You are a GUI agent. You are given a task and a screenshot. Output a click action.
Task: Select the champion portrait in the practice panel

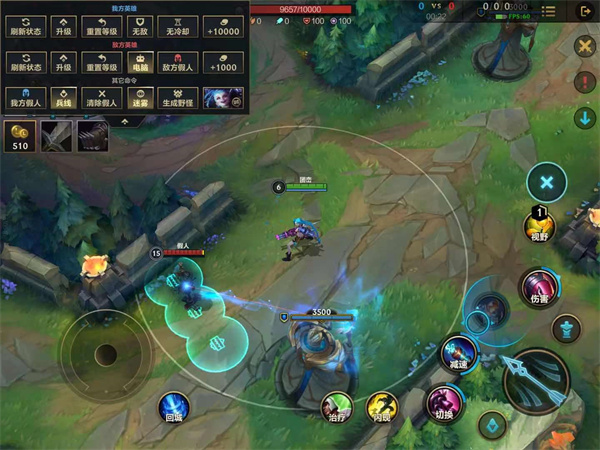(222, 97)
